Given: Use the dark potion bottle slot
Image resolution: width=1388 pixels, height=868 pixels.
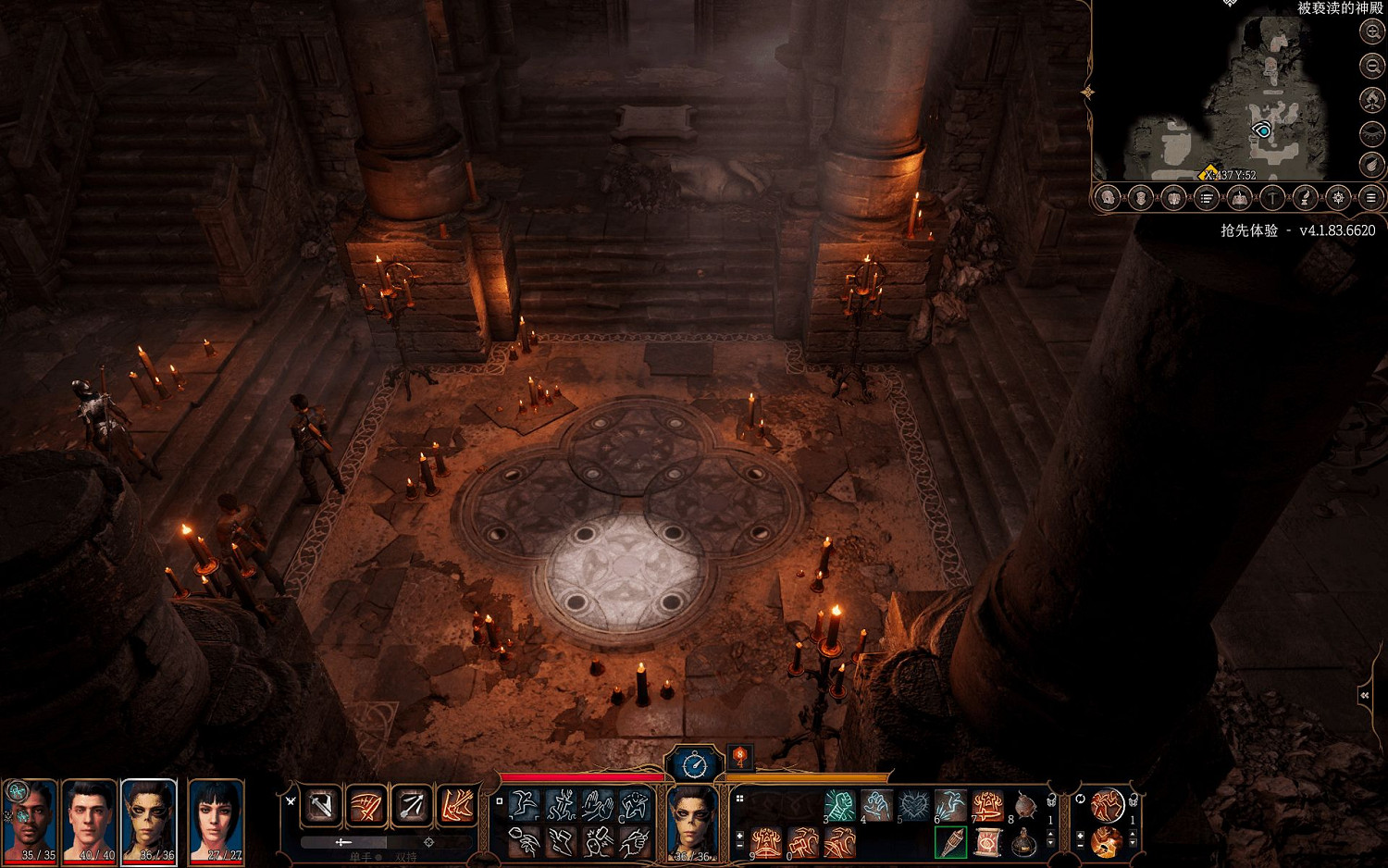Looking at the screenshot, I should (1024, 842).
